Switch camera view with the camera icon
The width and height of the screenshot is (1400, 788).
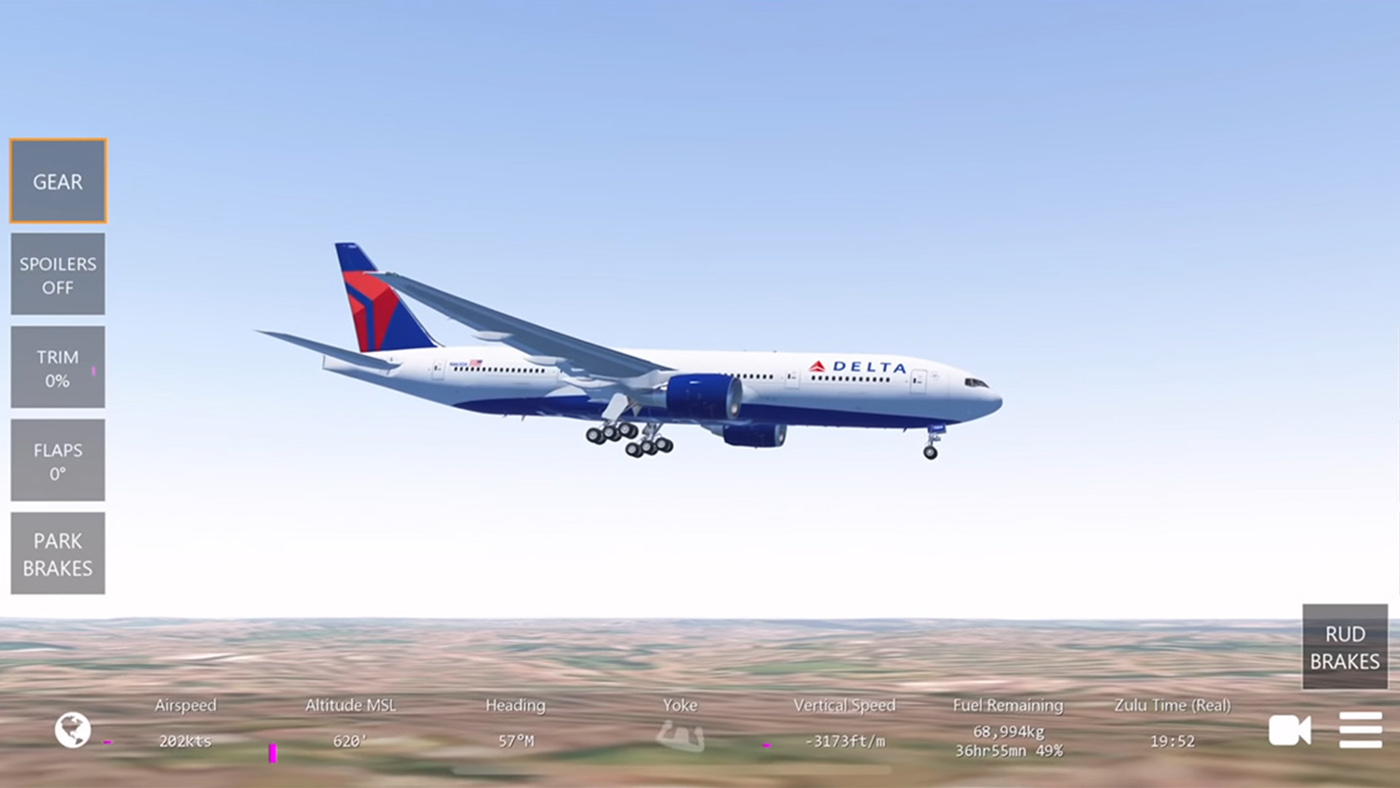1289,730
